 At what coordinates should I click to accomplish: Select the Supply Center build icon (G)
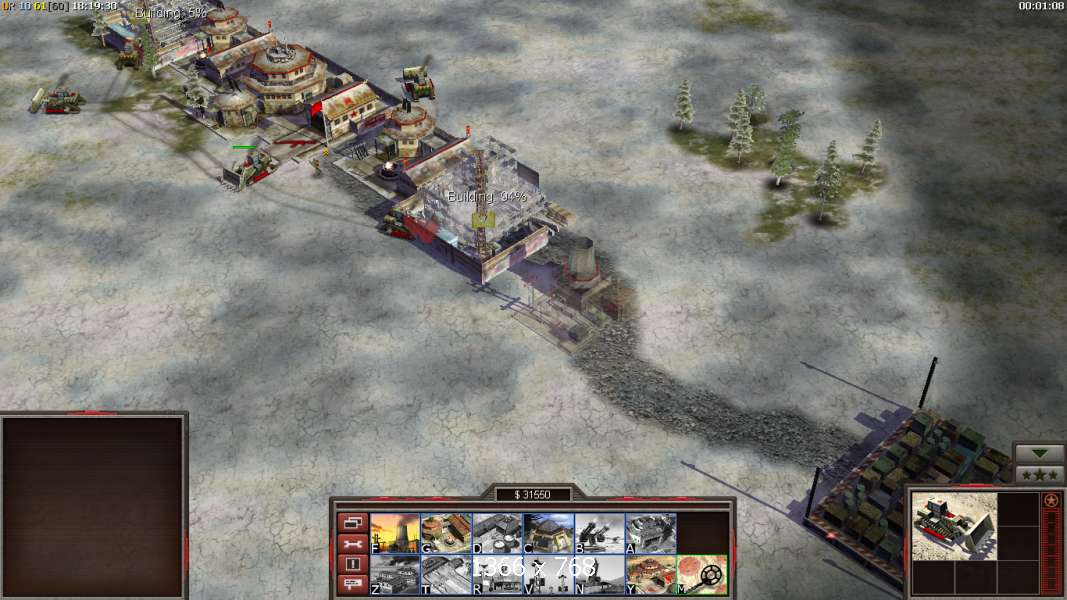[446, 533]
